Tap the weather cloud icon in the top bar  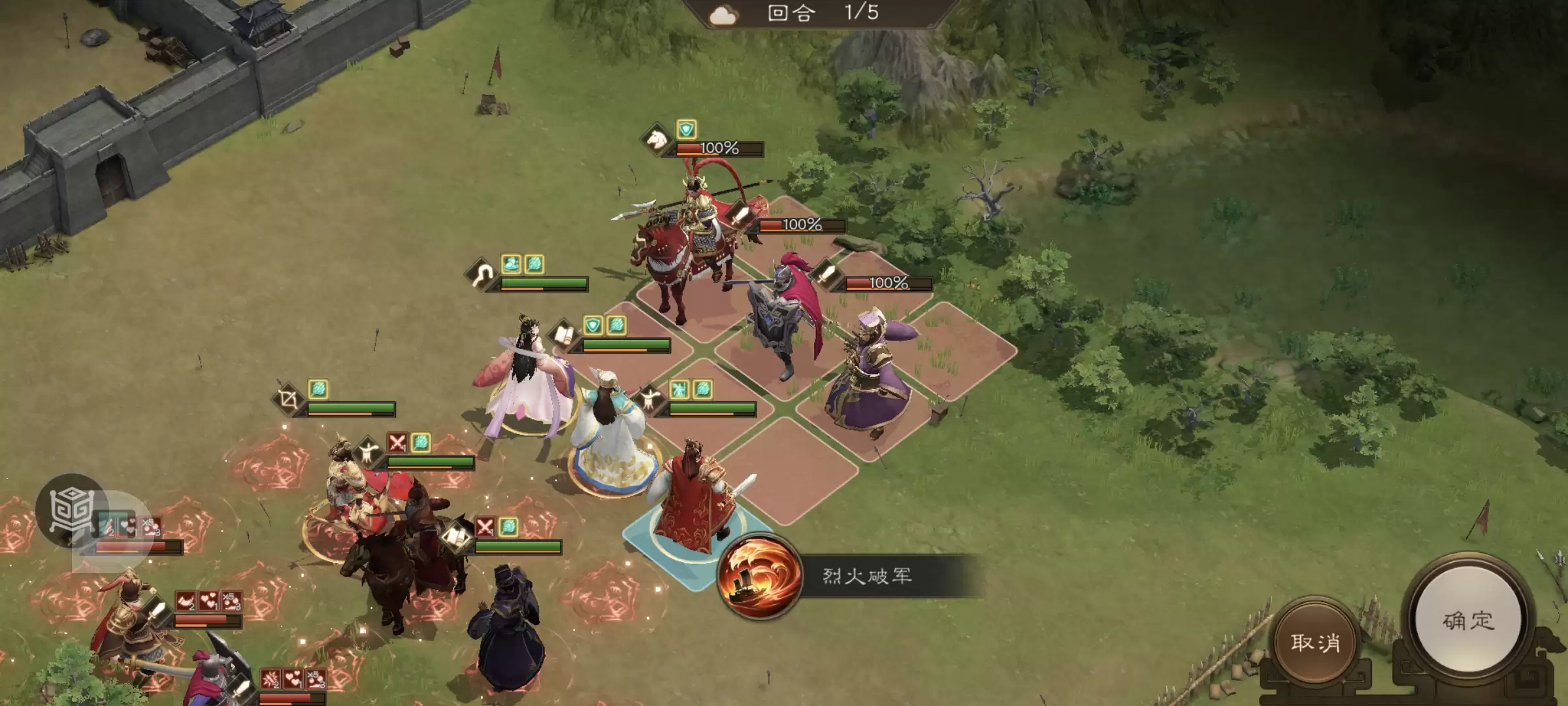724,15
